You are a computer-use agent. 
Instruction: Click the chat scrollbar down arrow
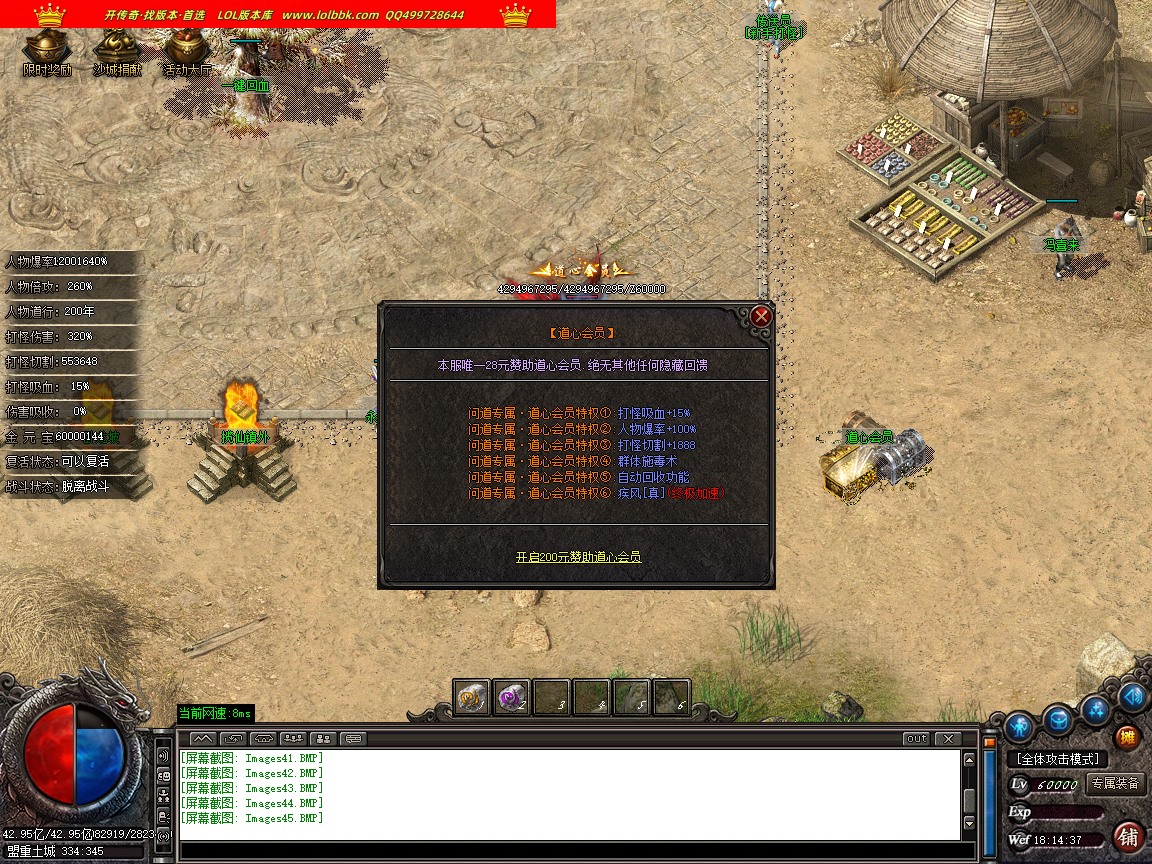pos(968,824)
